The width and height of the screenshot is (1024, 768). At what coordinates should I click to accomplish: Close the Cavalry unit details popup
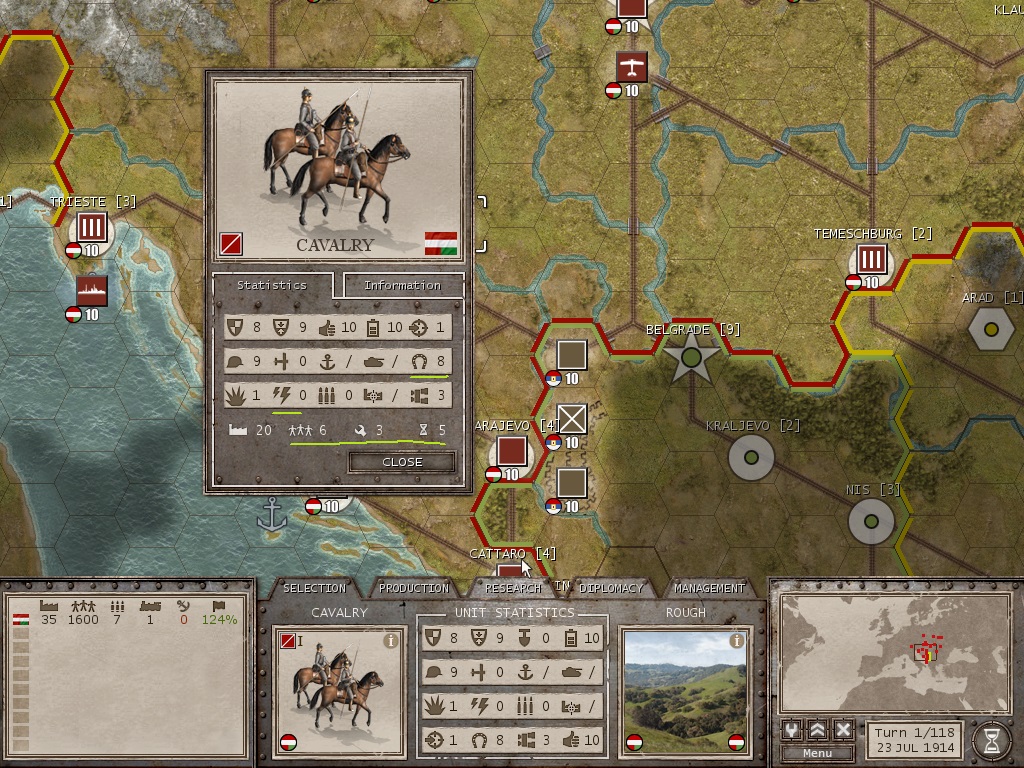click(402, 462)
